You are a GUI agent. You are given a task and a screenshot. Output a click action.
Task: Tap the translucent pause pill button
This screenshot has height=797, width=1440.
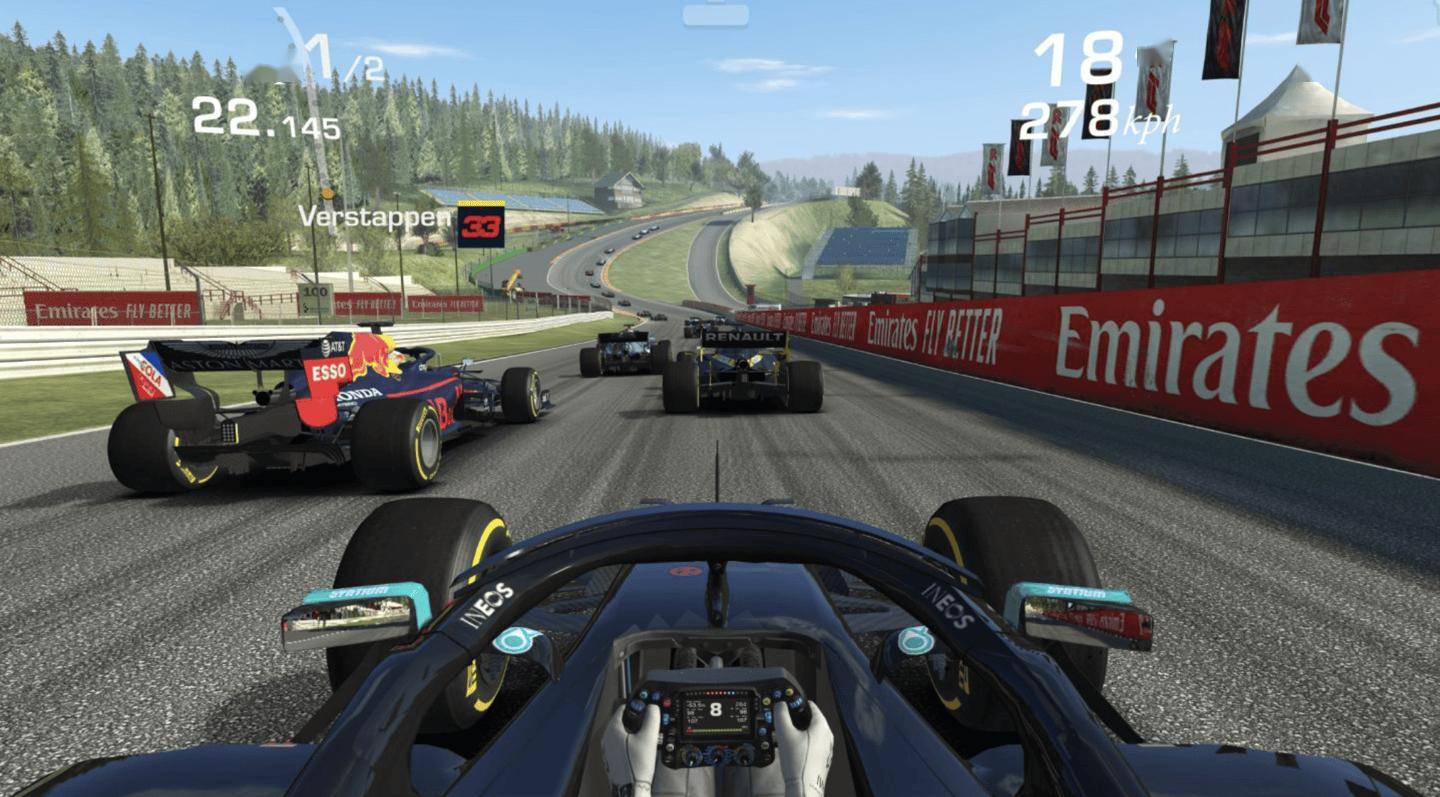click(x=715, y=14)
